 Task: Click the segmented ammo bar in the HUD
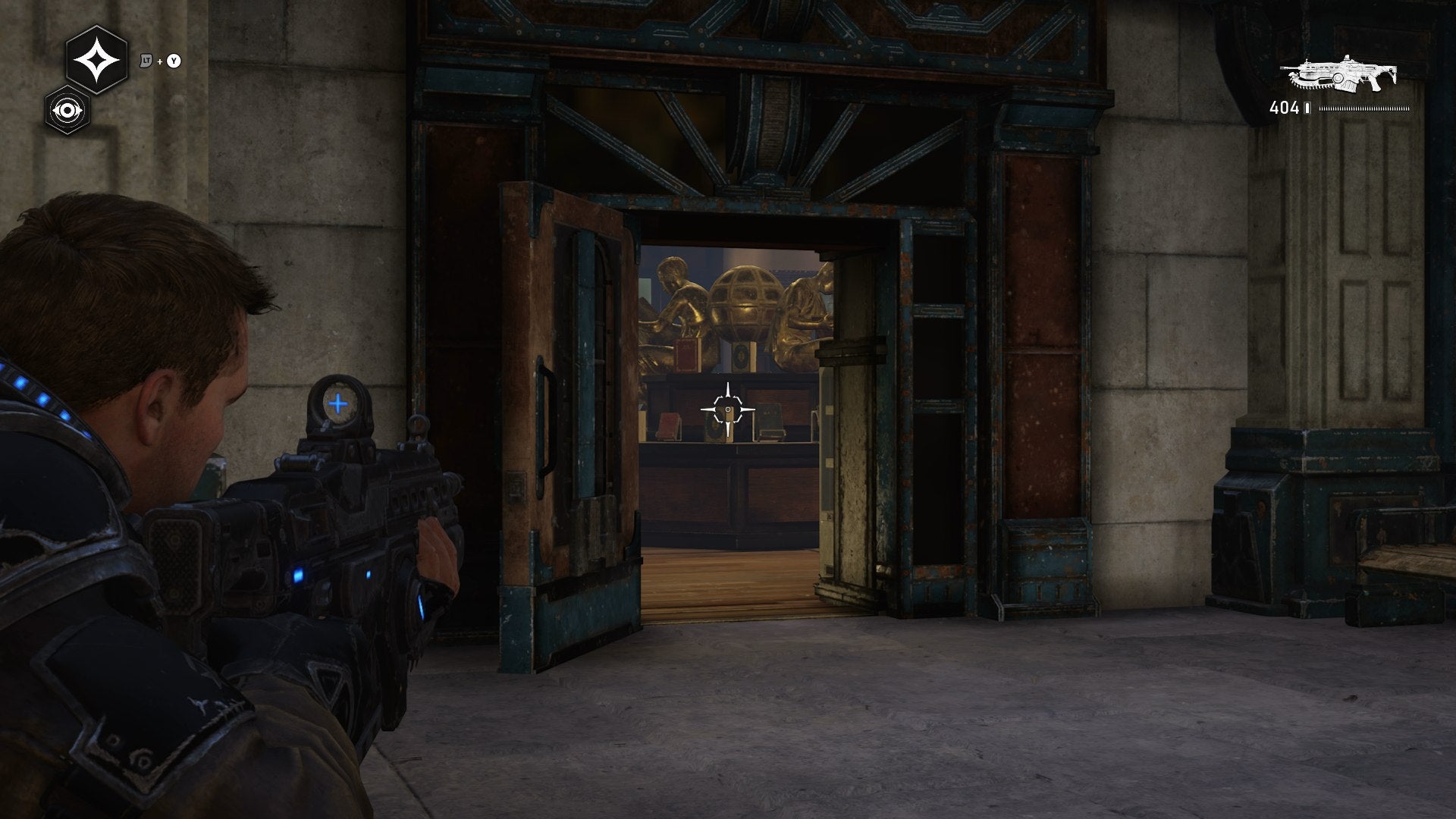(x=1365, y=108)
